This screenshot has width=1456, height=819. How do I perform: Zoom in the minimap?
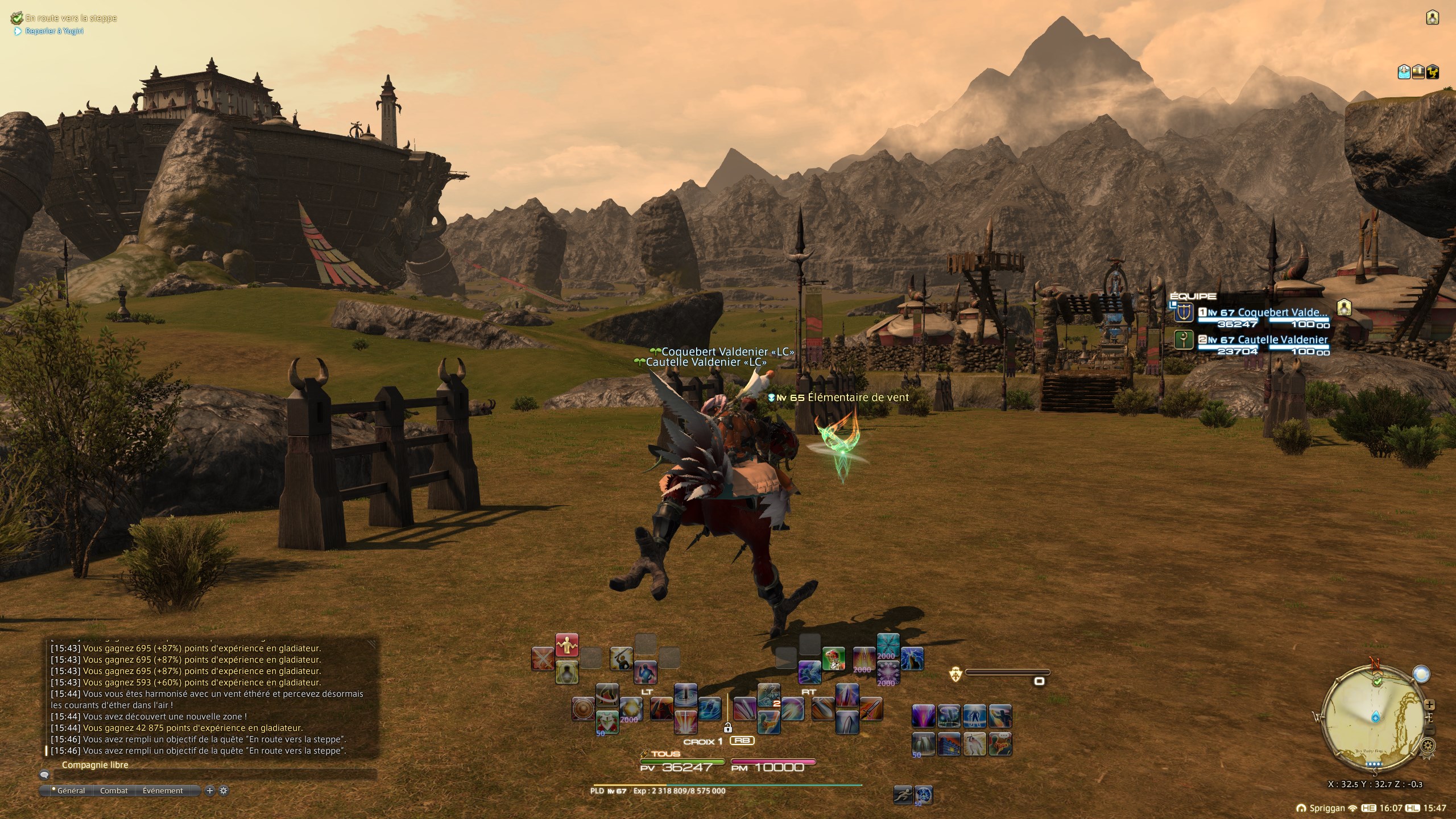[x=1430, y=705]
